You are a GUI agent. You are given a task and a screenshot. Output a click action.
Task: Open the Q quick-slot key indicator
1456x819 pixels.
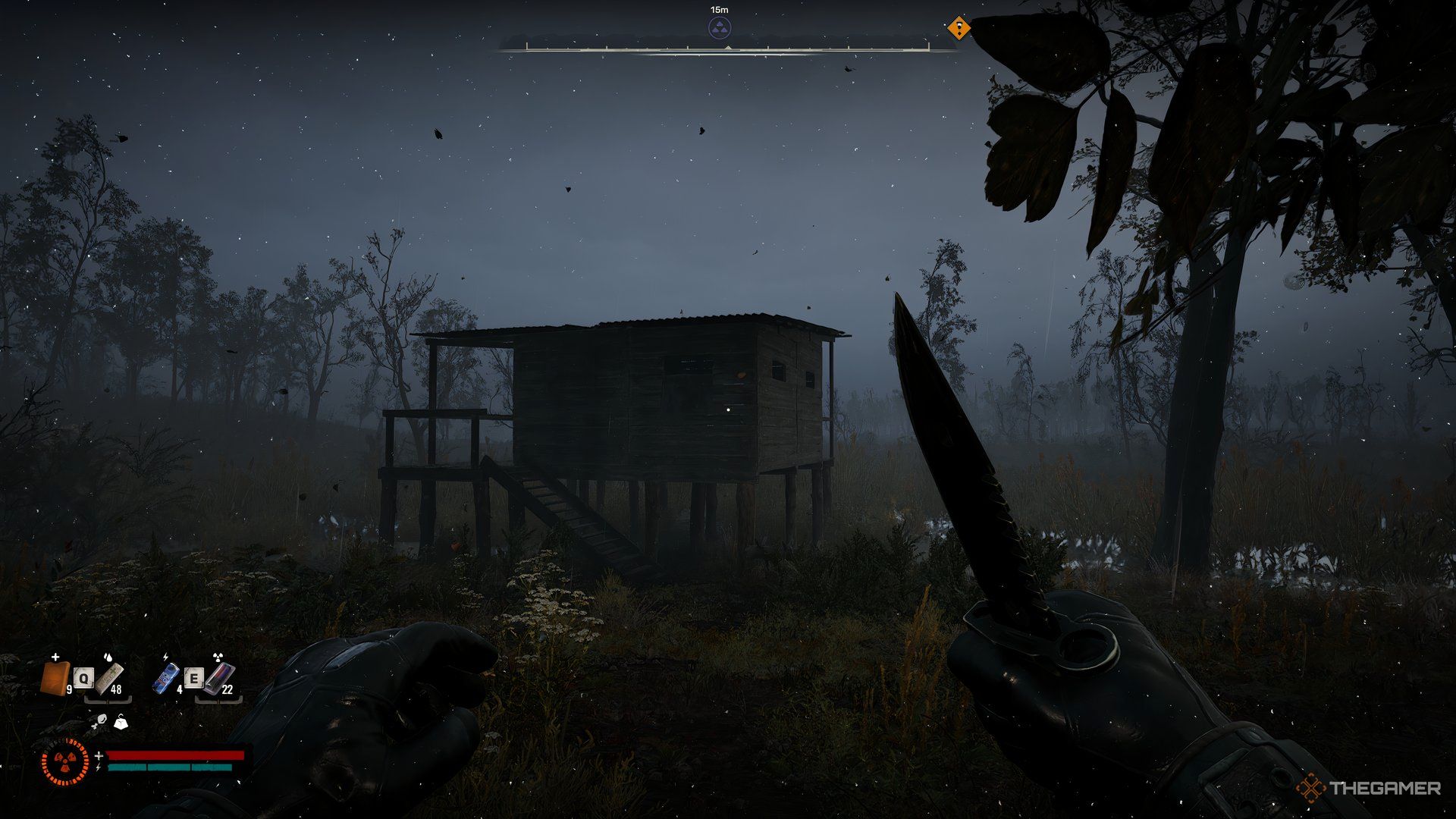(83, 678)
